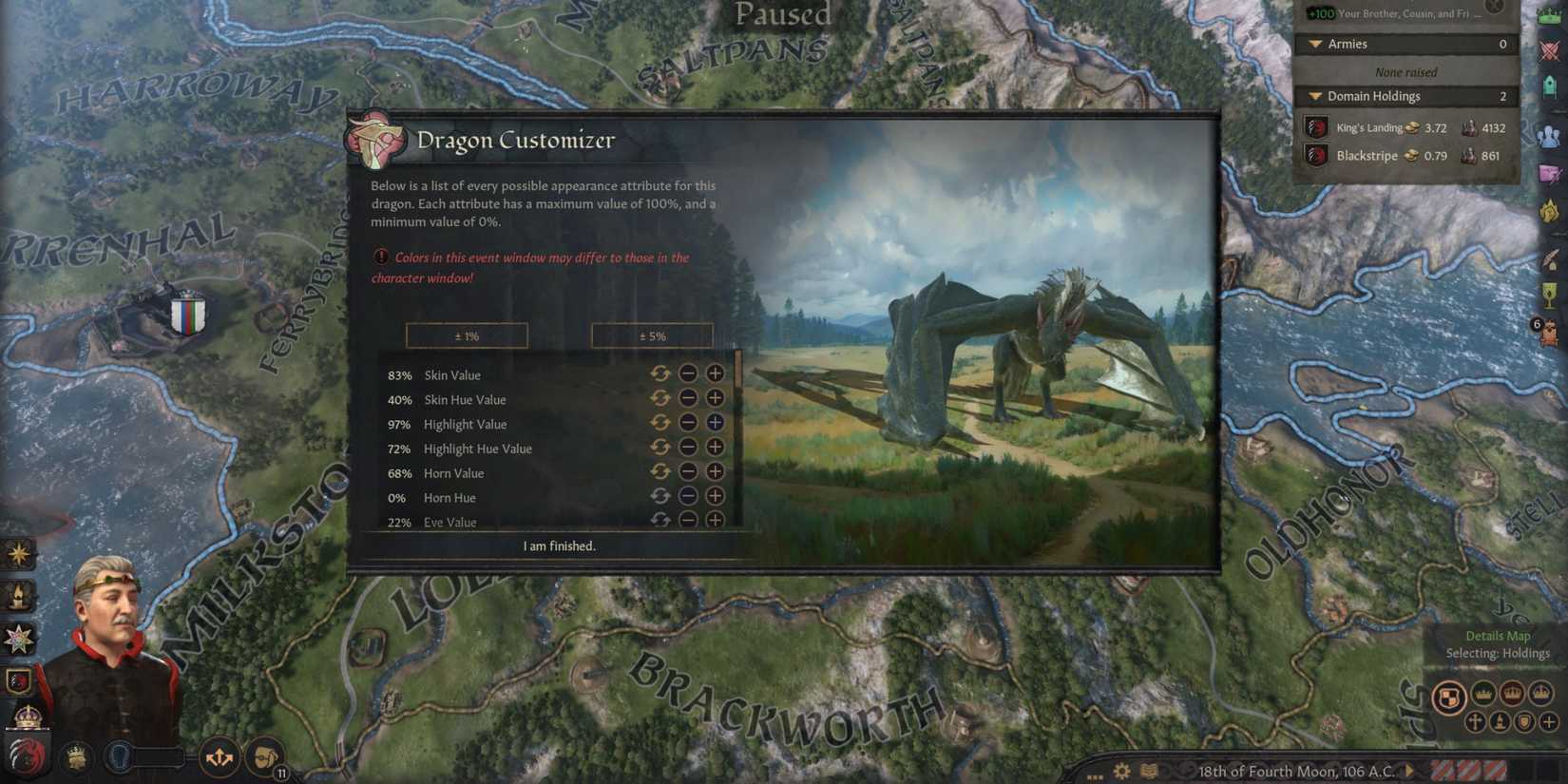Collapse the Domain Holdings section

coord(1317,96)
